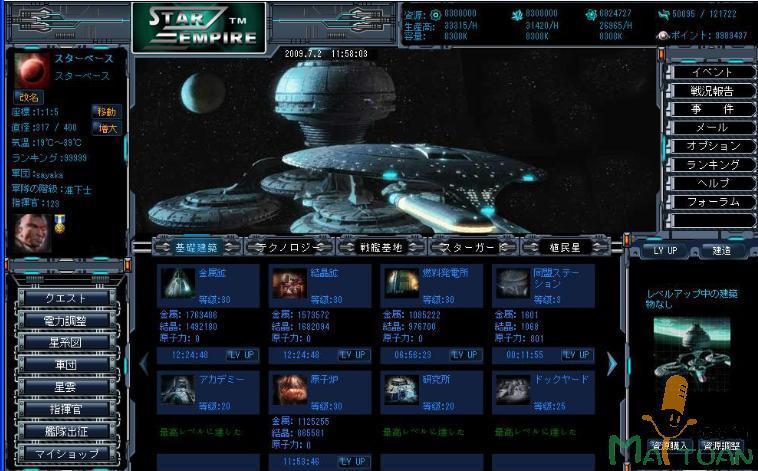The height and width of the screenshot is (471, 758).
Task: Choose 艦隊出征 fleet dispatch
Action: (x=67, y=431)
